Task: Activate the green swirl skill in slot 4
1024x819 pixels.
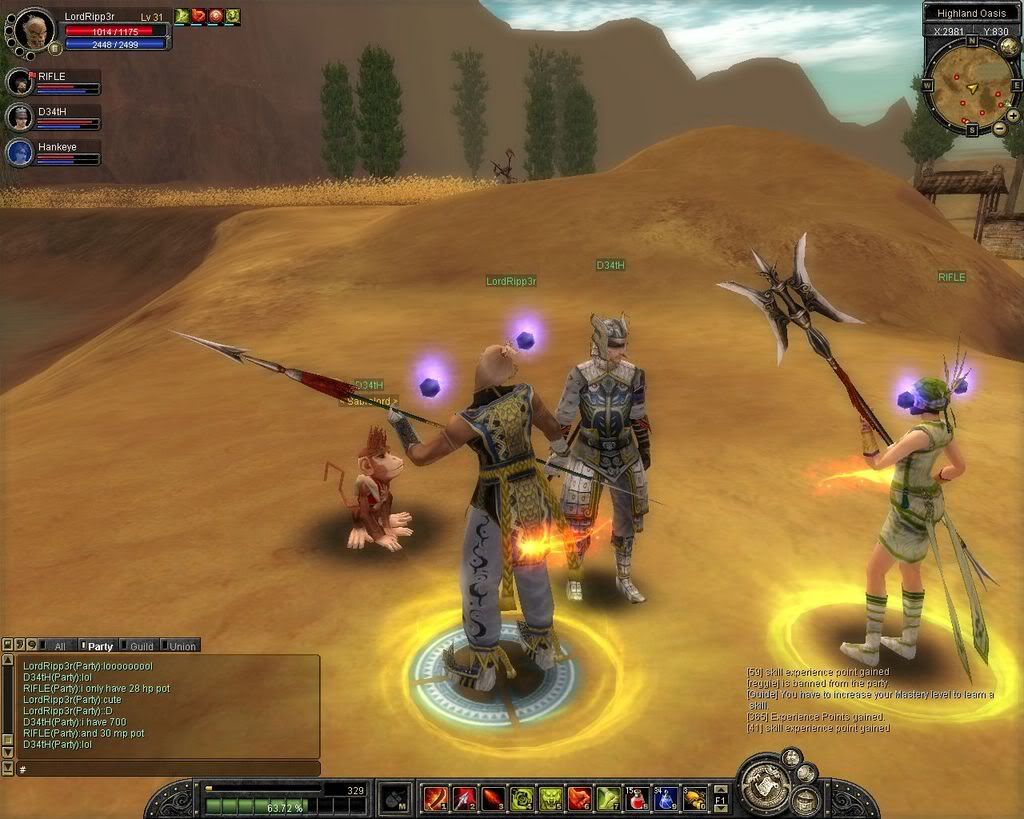Action: [521, 798]
